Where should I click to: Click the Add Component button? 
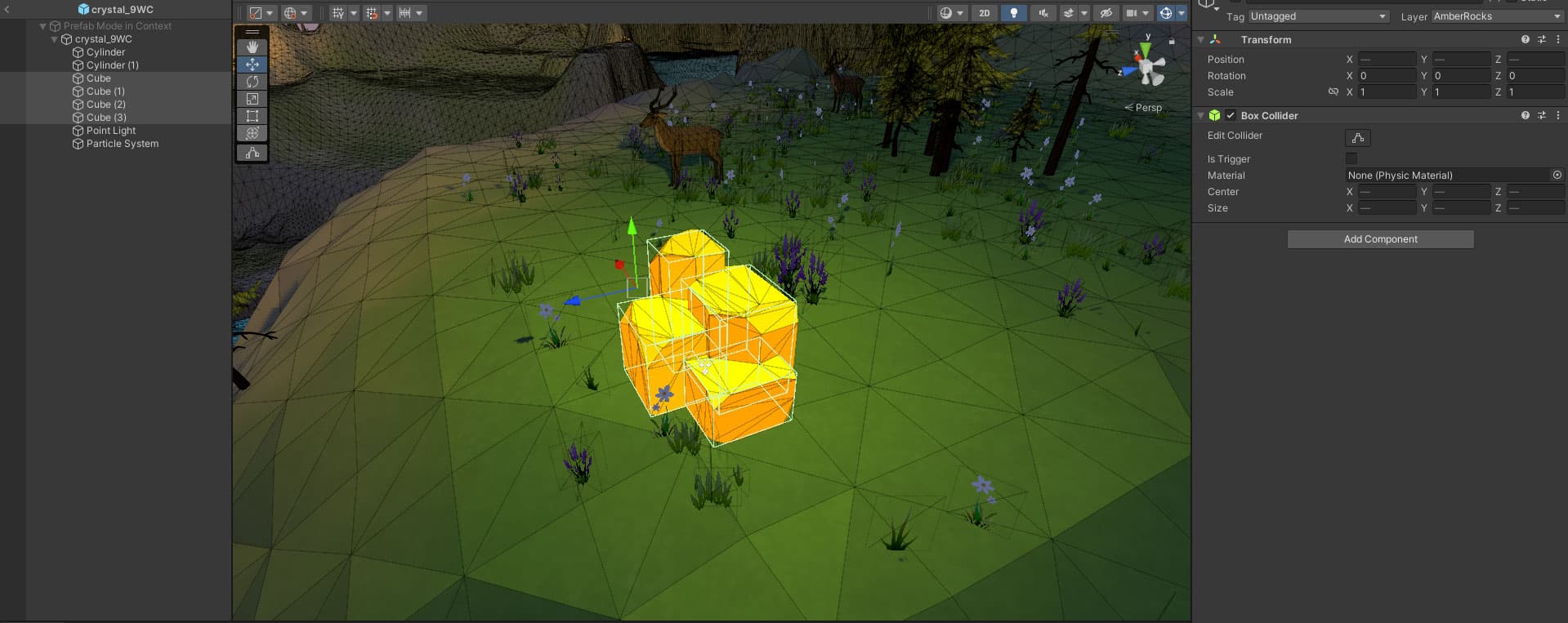pyautogui.click(x=1380, y=239)
